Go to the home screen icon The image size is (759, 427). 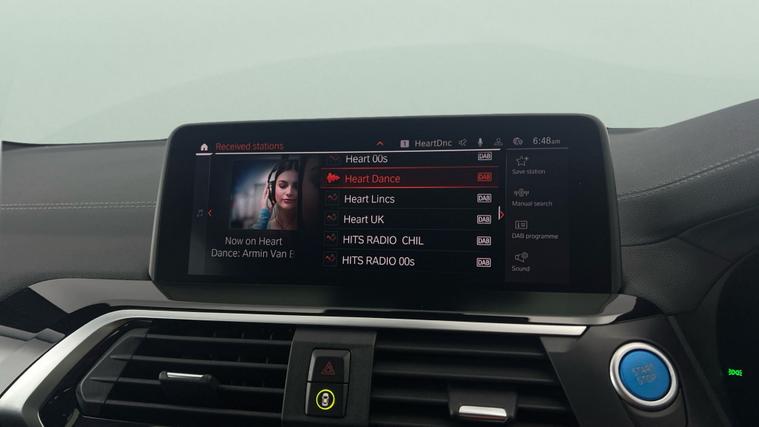(204, 147)
